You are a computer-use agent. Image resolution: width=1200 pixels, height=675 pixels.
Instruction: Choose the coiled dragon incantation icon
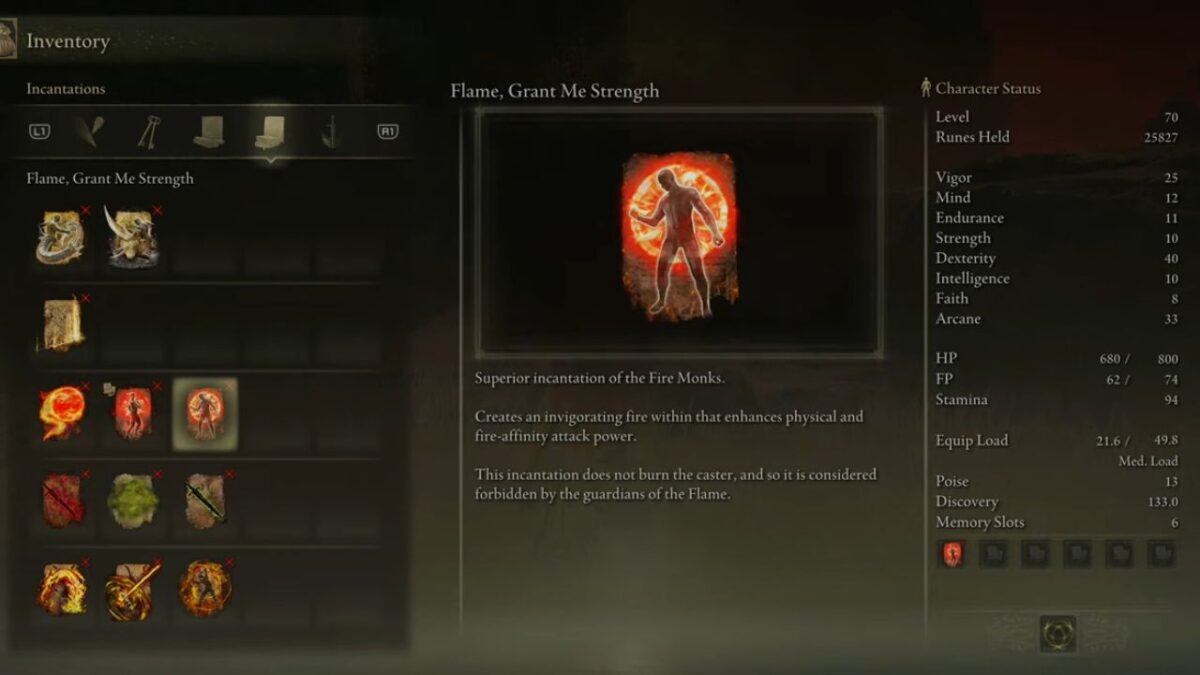(60, 238)
